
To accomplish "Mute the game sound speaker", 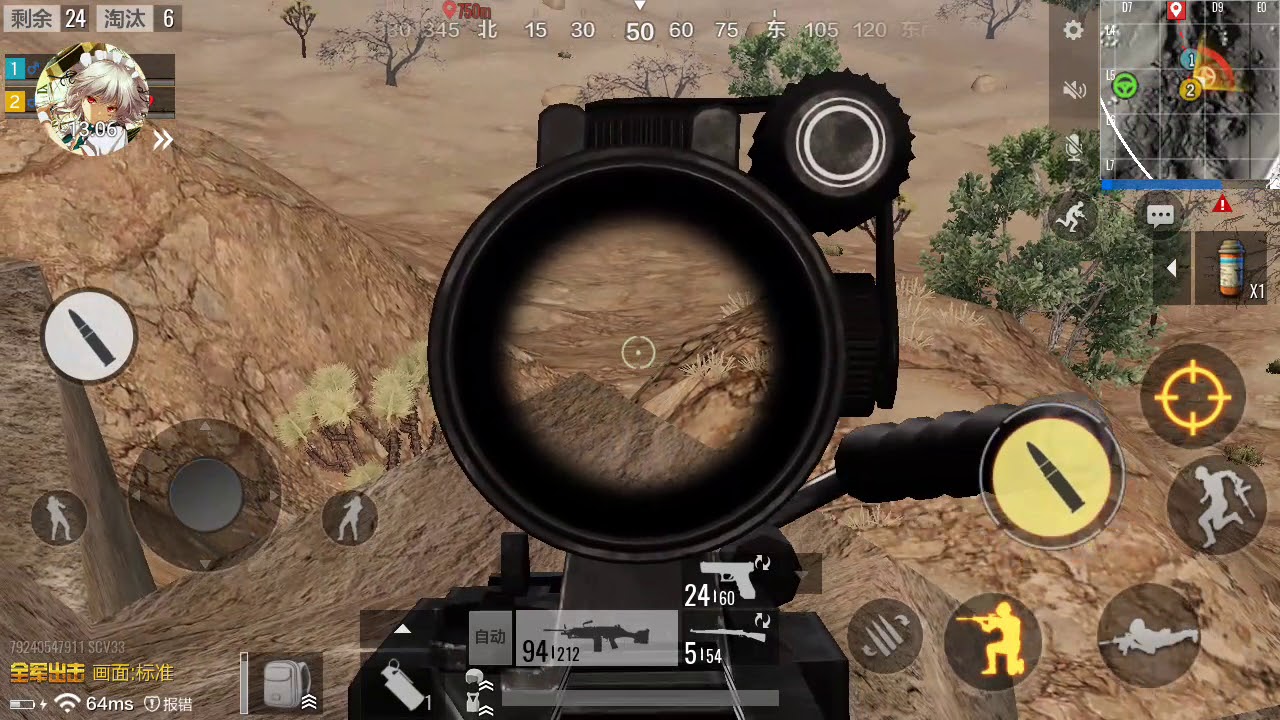I will [1073, 89].
